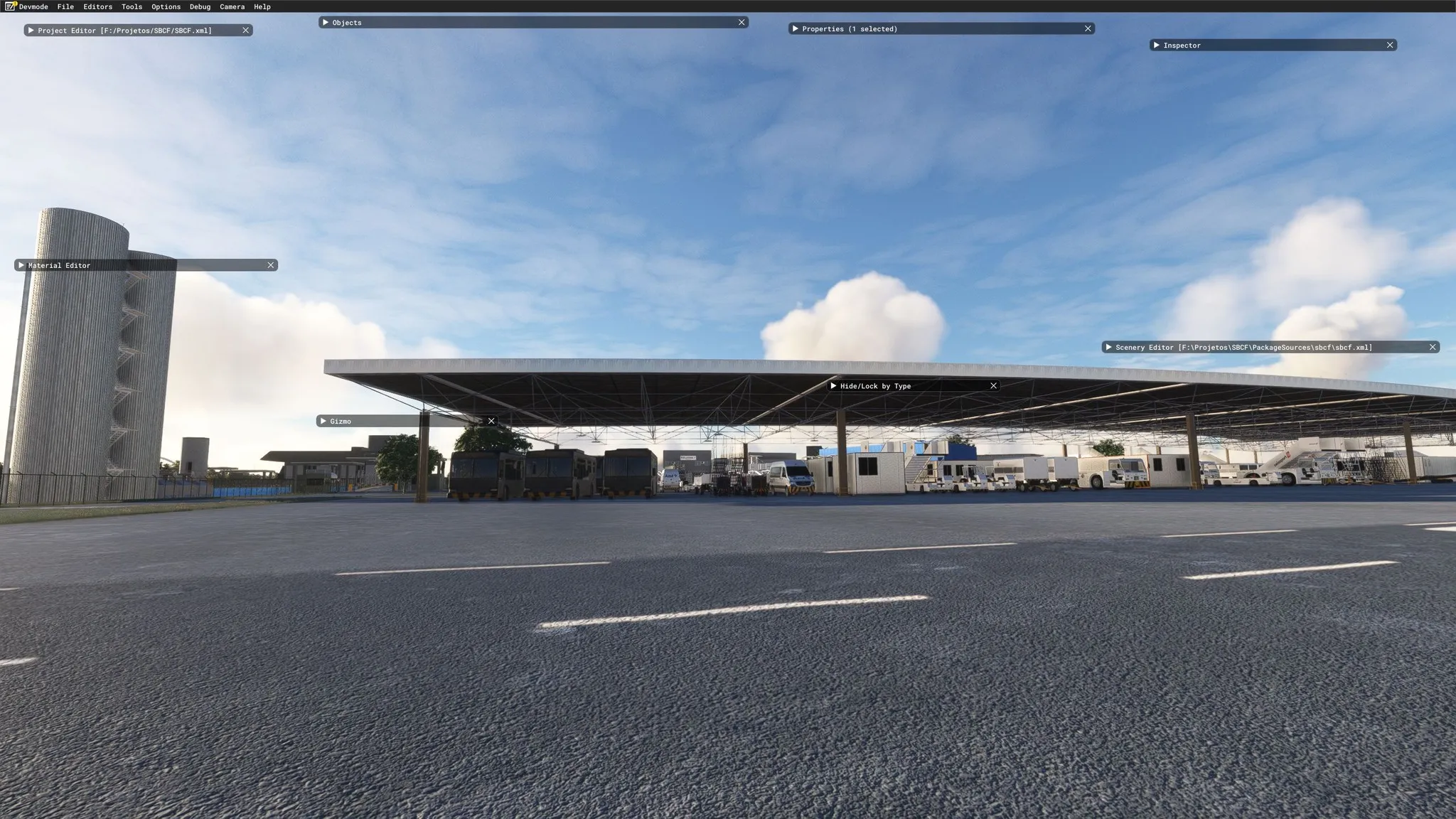Expand the Objects panel
The width and height of the screenshot is (1456, 819).
point(326,23)
